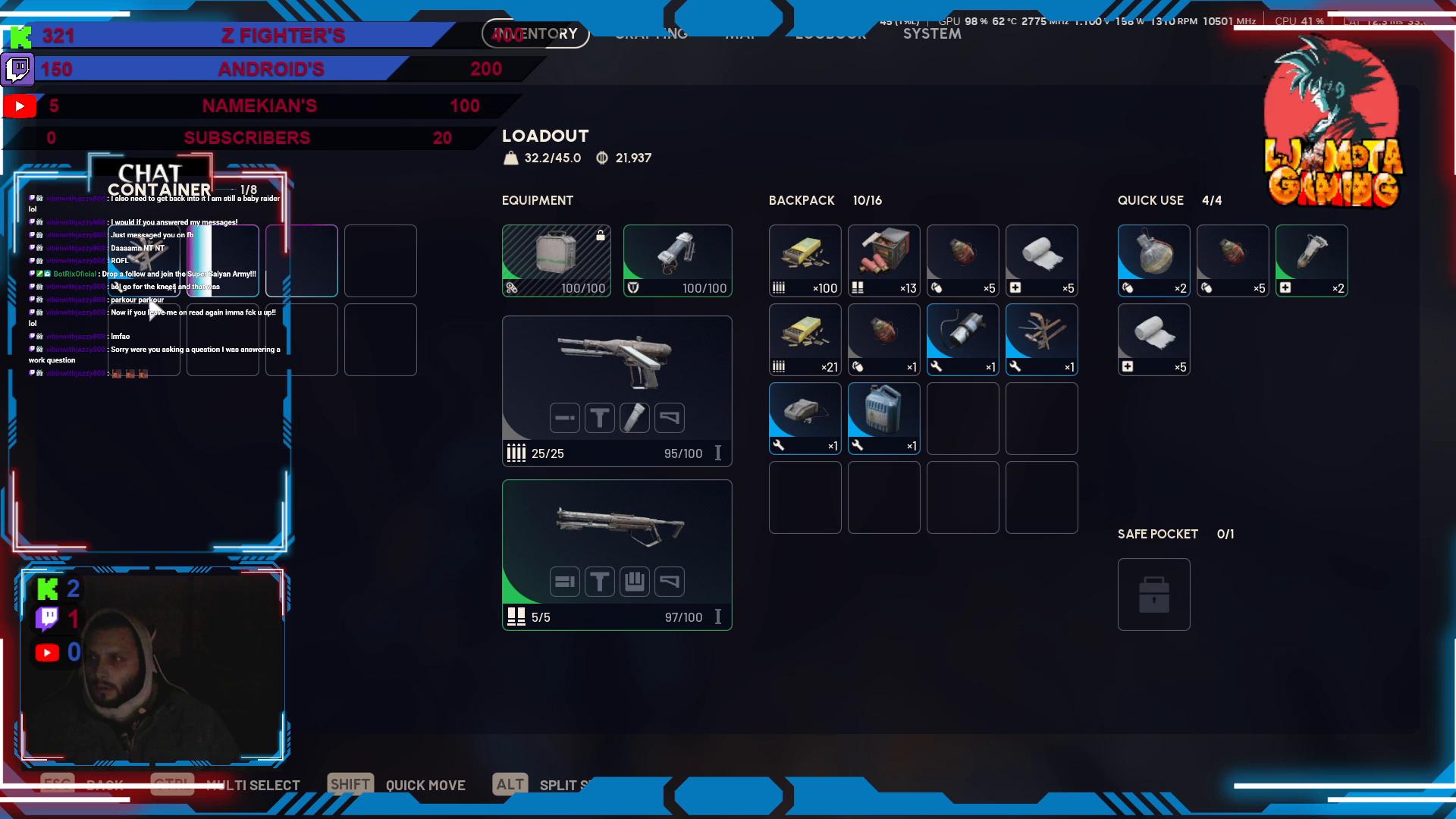Select the x13 shotgun shells stack
The height and width of the screenshot is (819, 1456).
883,260
